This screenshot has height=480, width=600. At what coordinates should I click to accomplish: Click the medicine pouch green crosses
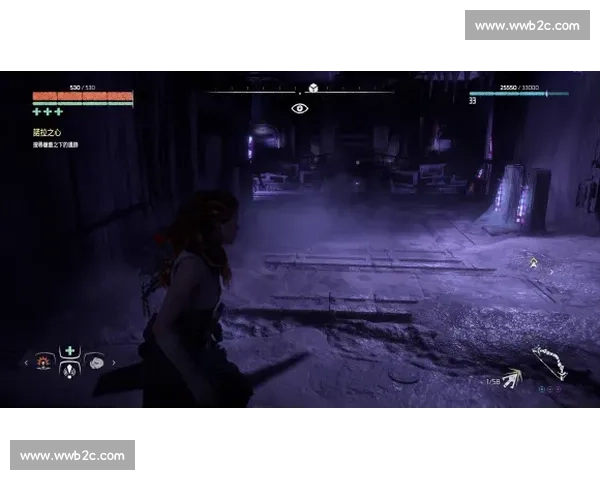pos(46,112)
